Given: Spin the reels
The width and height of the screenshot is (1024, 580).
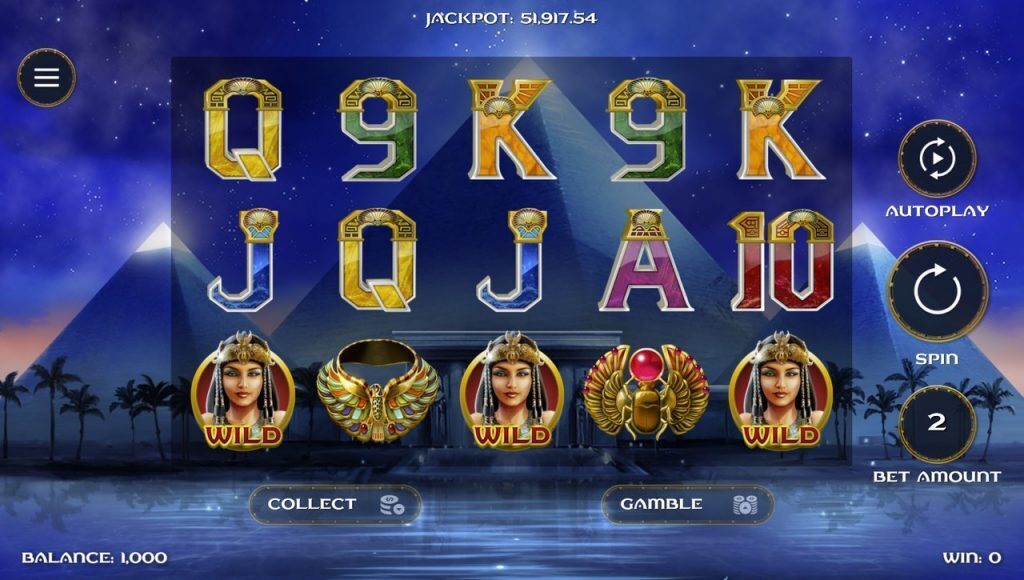Looking at the screenshot, I should [x=936, y=292].
